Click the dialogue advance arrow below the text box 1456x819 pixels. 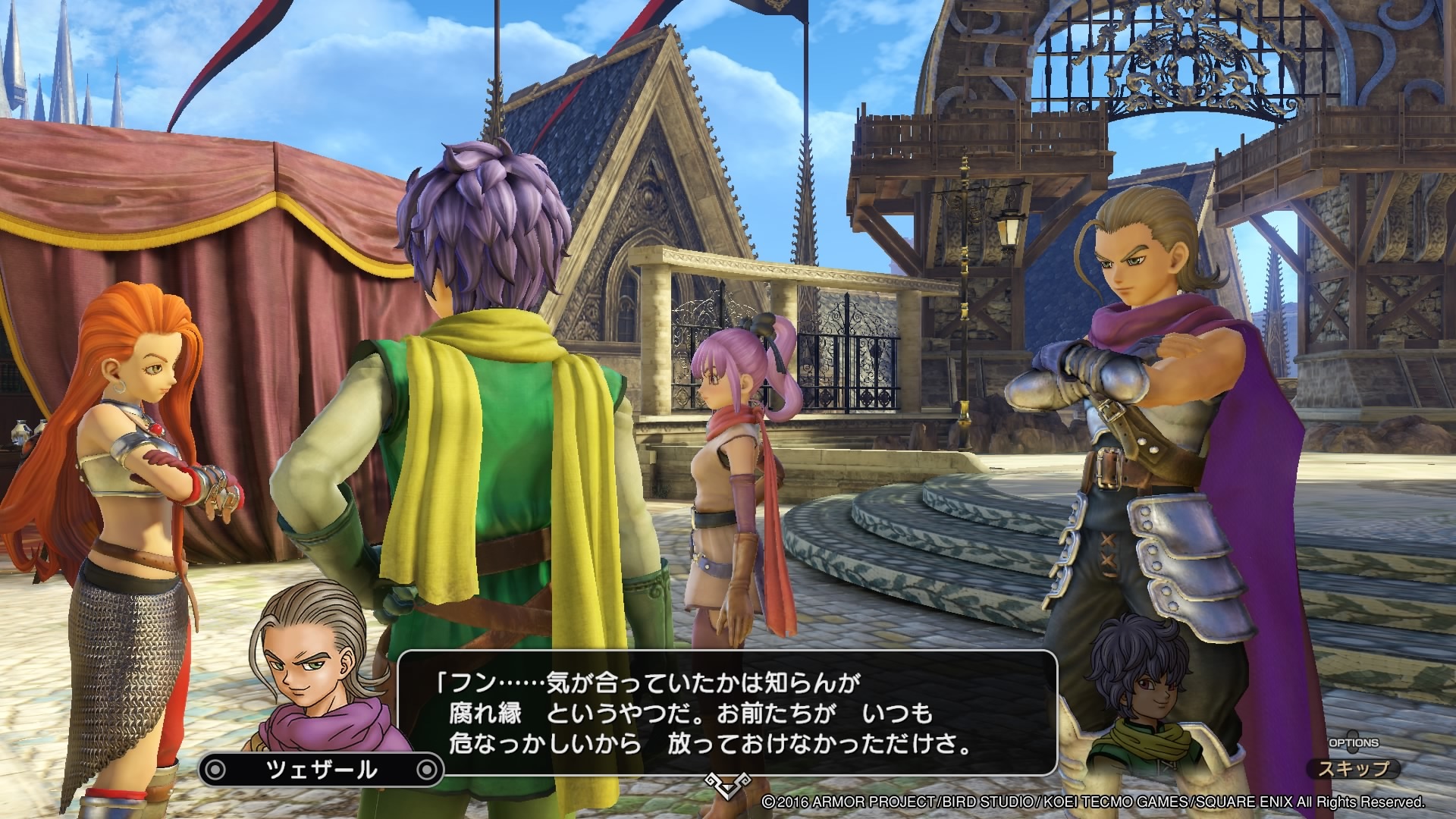[726, 804]
